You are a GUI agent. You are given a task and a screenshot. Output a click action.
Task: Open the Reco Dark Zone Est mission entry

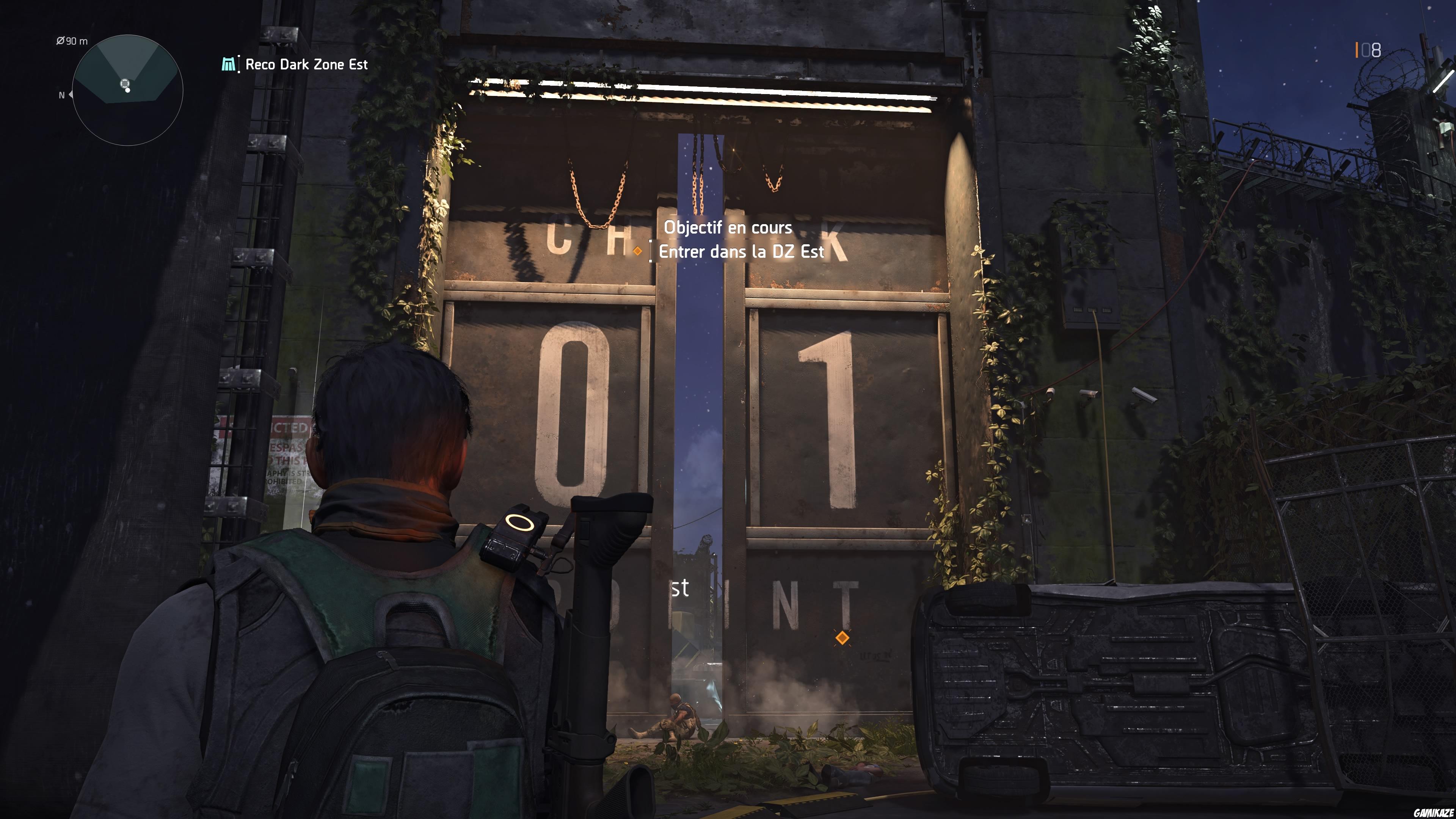coord(305,64)
